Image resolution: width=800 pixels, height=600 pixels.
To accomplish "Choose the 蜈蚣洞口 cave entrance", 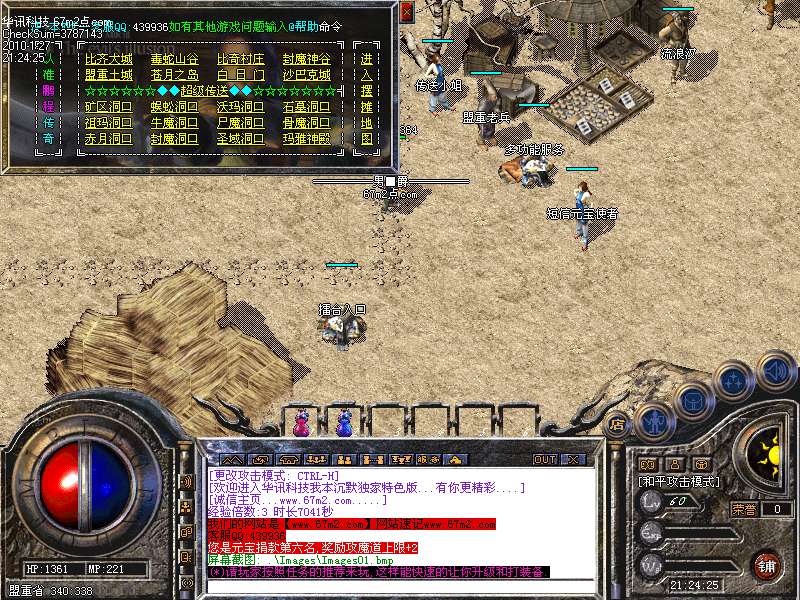I will pyautogui.click(x=174, y=107).
